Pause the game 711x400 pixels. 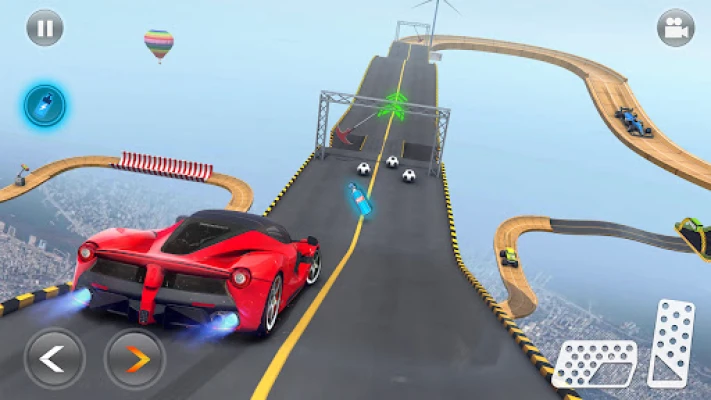[44, 28]
